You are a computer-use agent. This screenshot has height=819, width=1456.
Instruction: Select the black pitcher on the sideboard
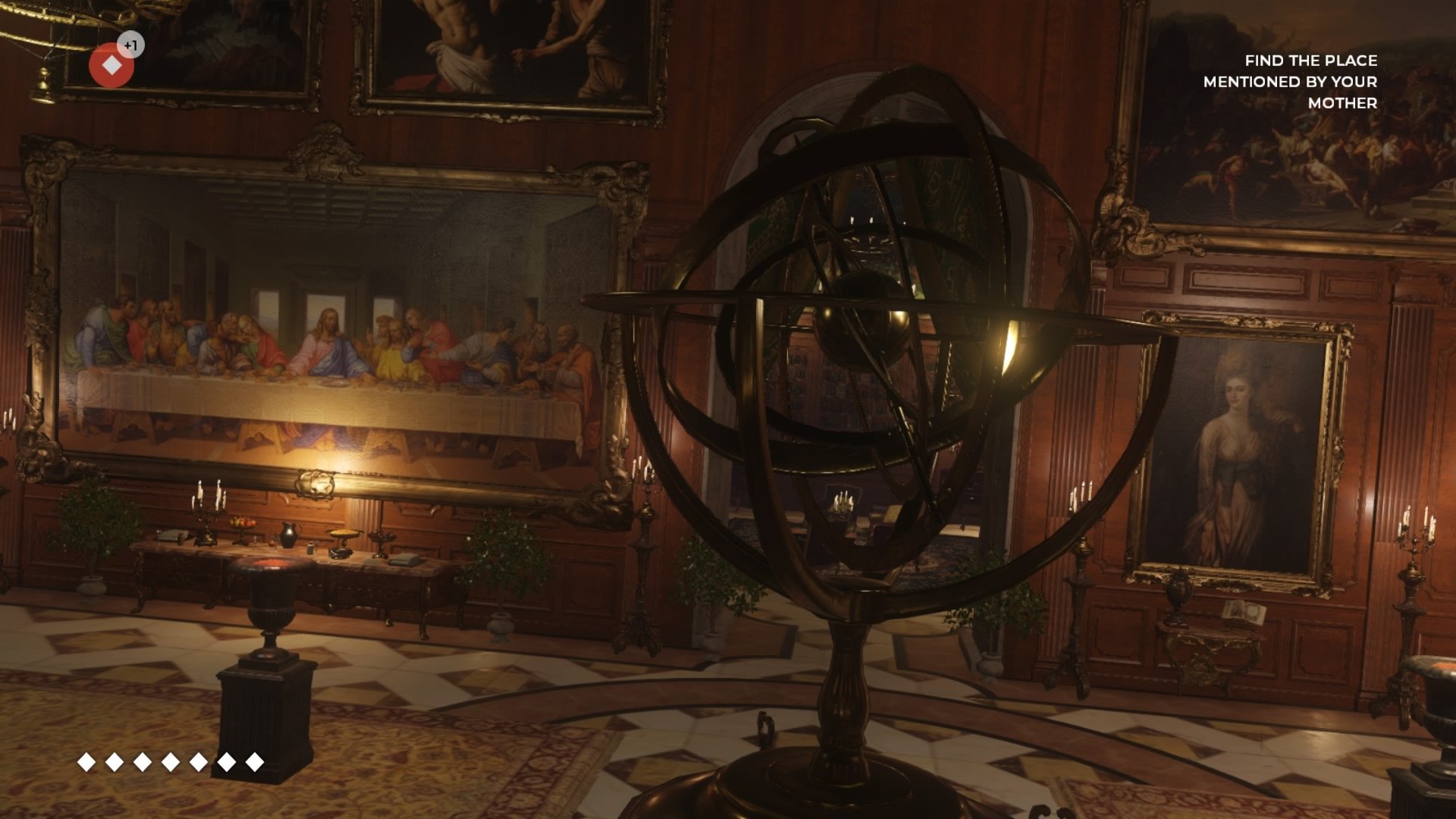290,536
